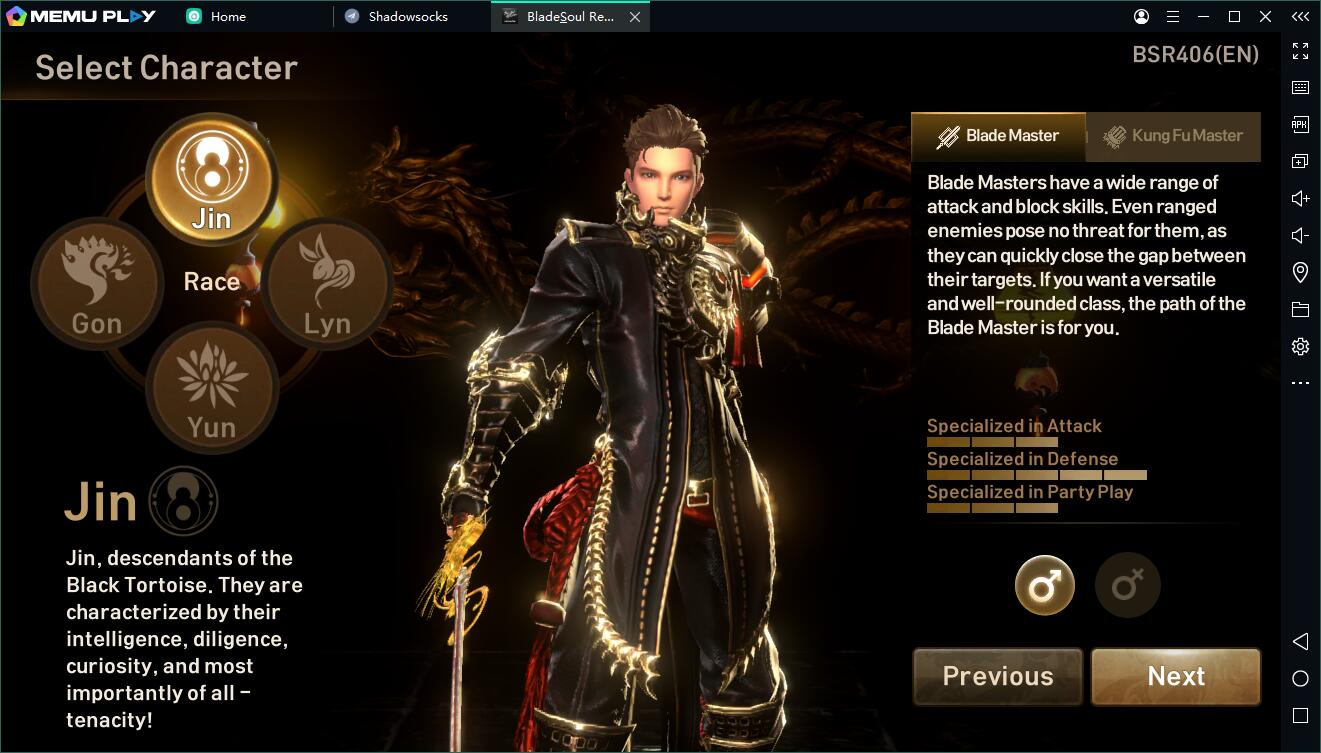Select the Yun race

point(211,388)
